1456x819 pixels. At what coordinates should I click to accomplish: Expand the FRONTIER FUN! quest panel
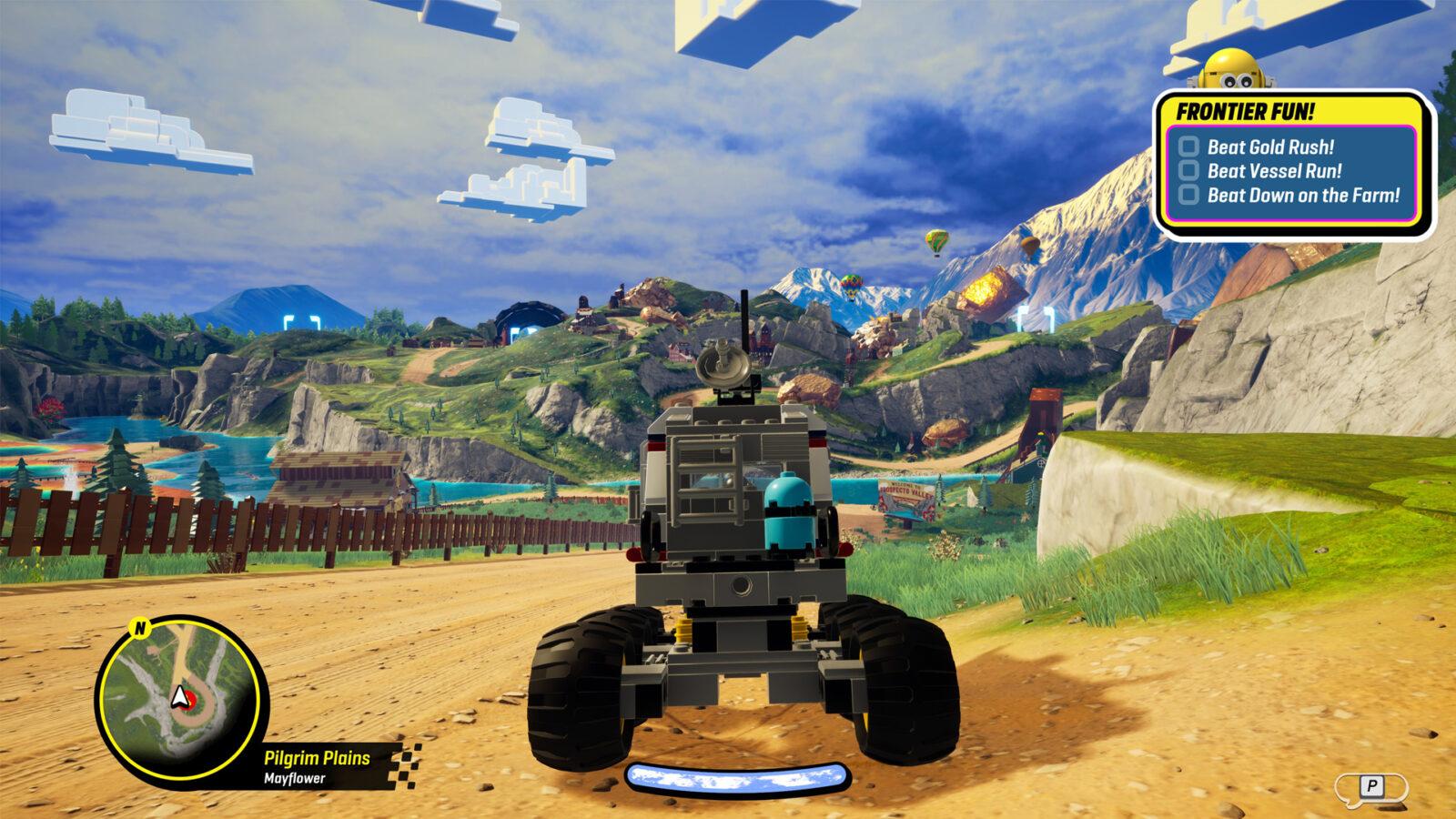1245,110
